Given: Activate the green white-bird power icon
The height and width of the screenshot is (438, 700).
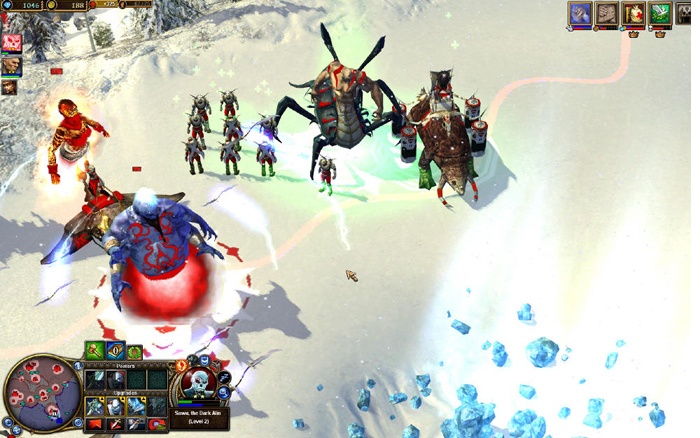Looking at the screenshot, I should click(658, 13).
